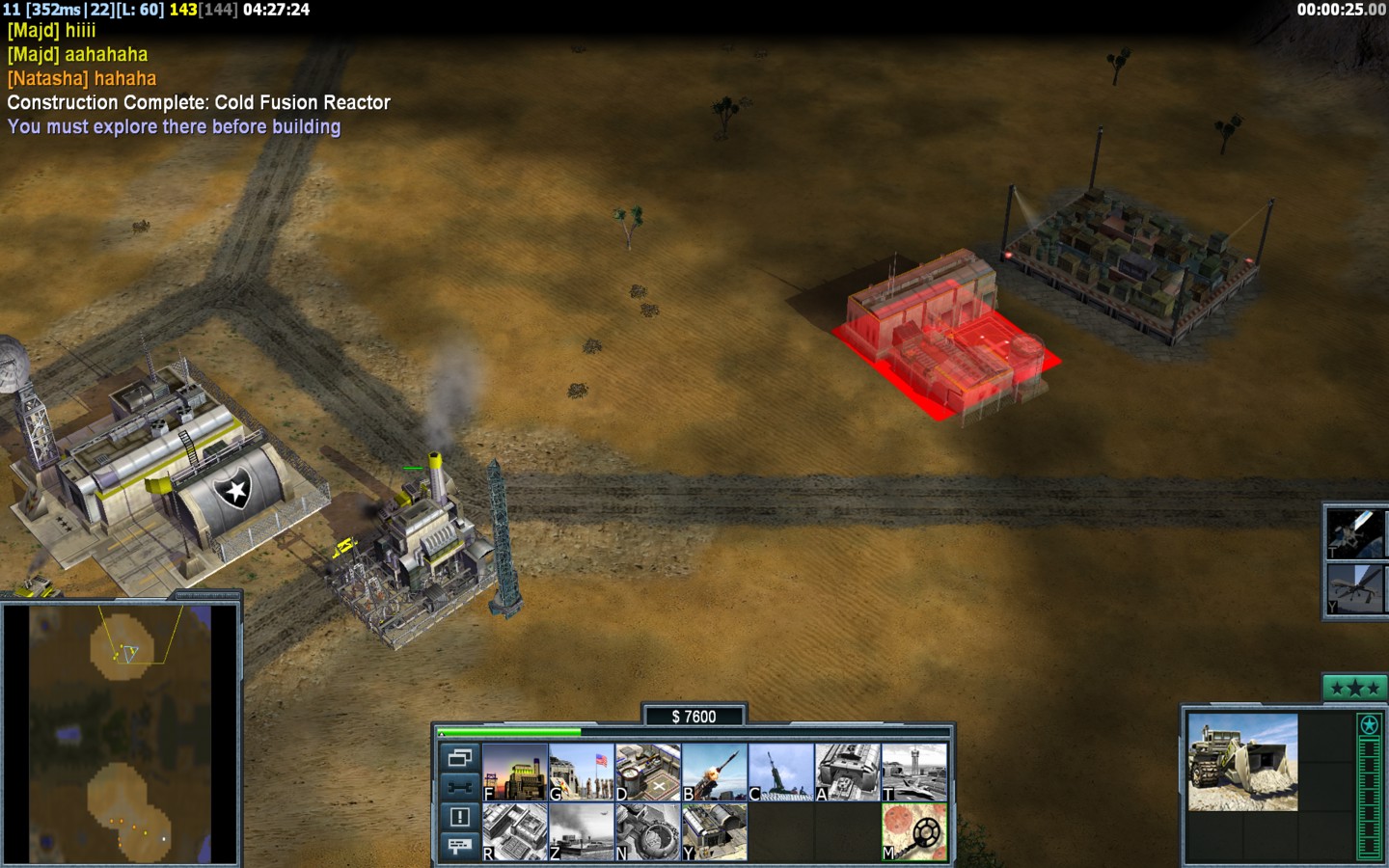Select the Barracks build icon with flag

click(582, 772)
